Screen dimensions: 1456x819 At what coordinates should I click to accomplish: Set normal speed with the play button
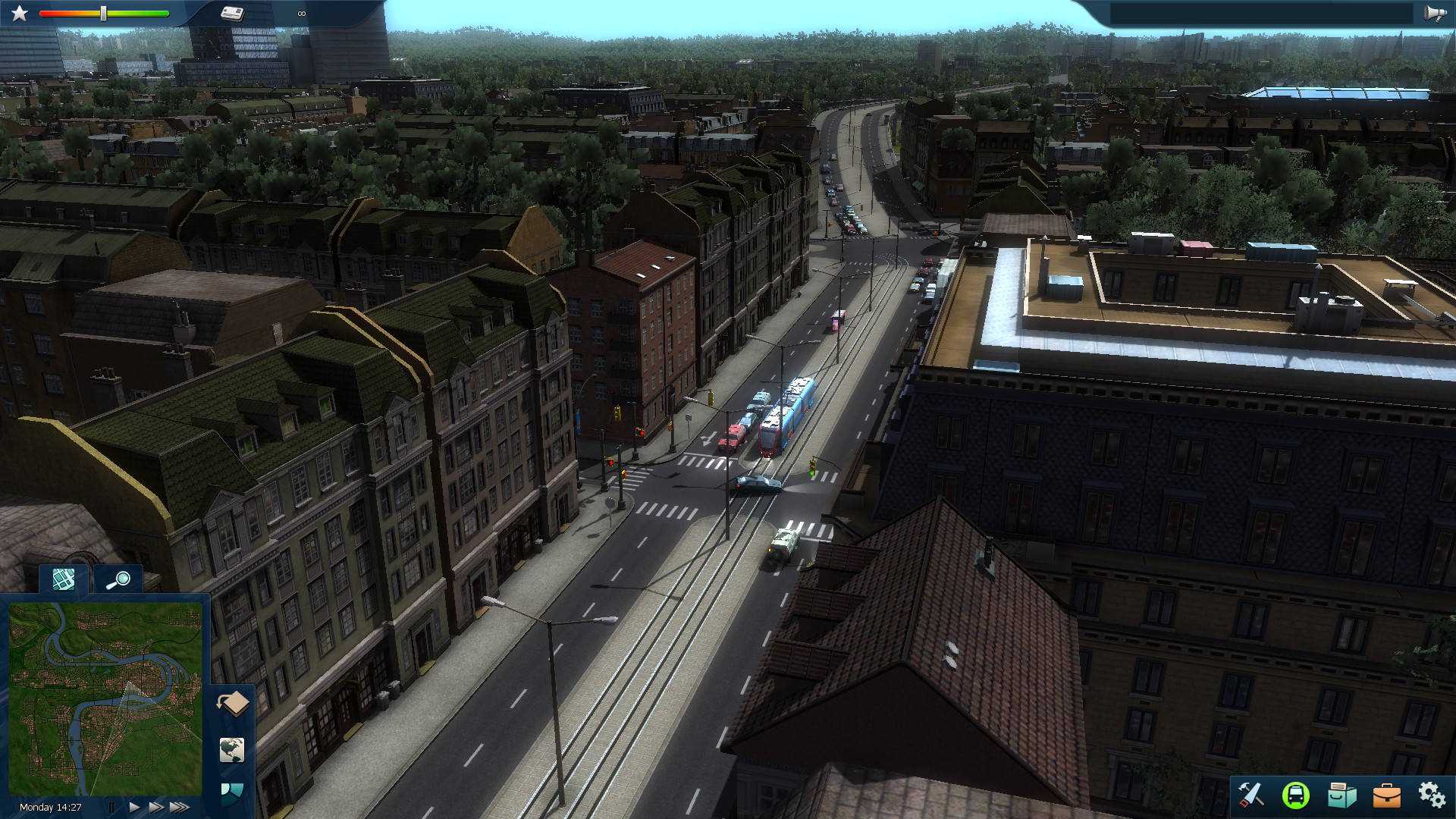click(x=133, y=808)
